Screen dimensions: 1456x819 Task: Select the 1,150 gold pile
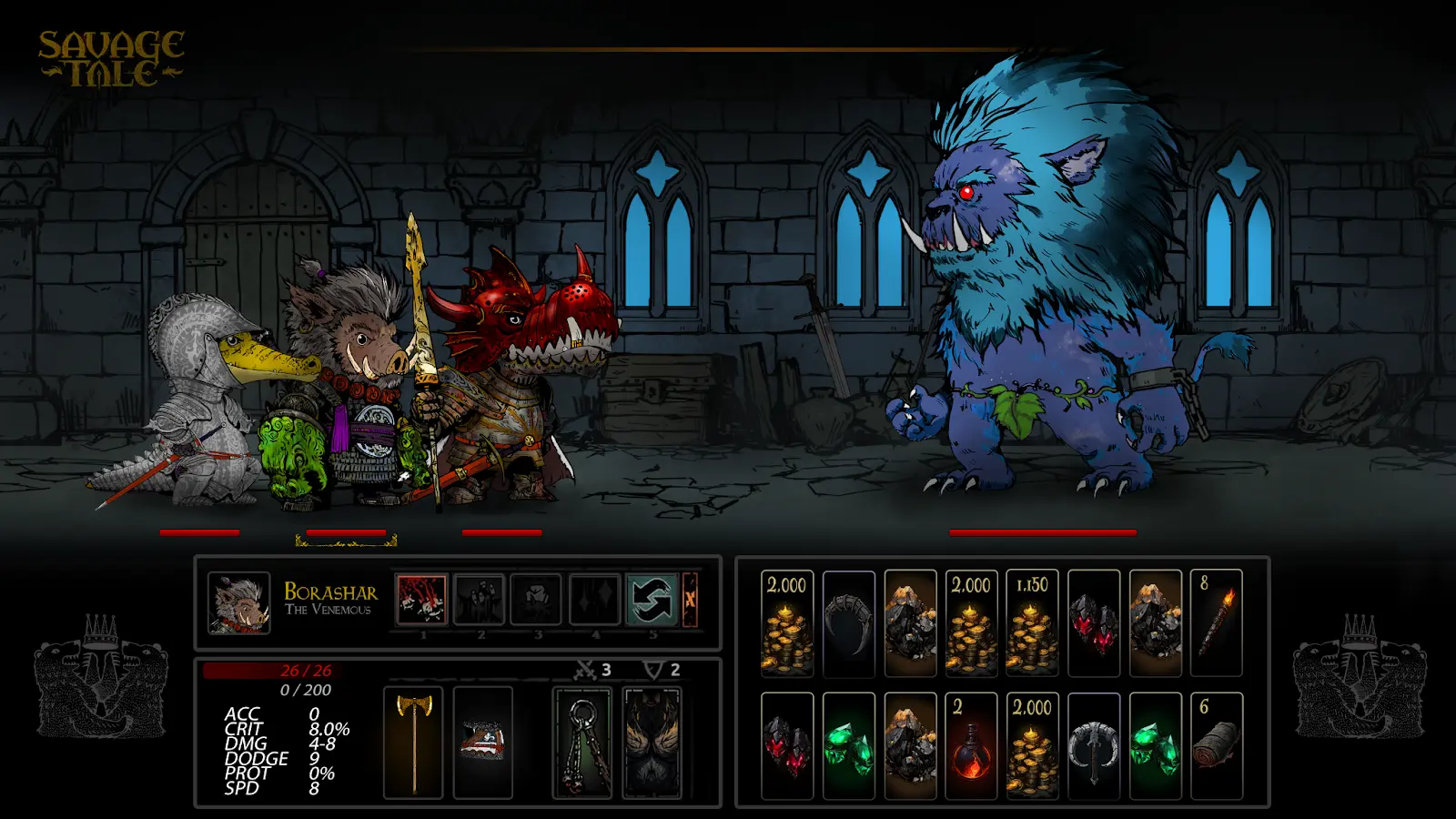click(1032, 624)
